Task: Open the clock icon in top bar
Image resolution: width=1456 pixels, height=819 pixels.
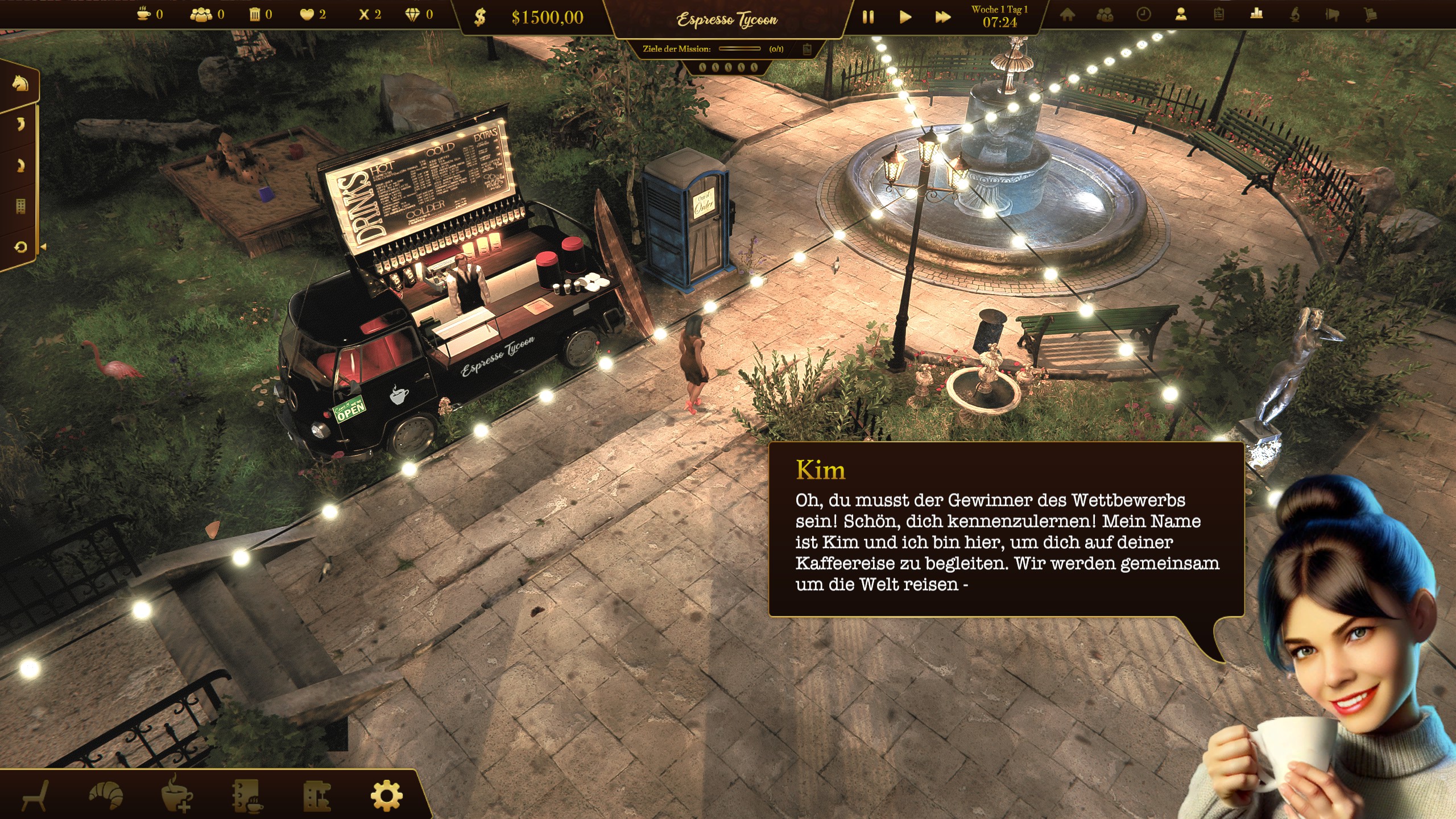Action: click(x=1143, y=15)
